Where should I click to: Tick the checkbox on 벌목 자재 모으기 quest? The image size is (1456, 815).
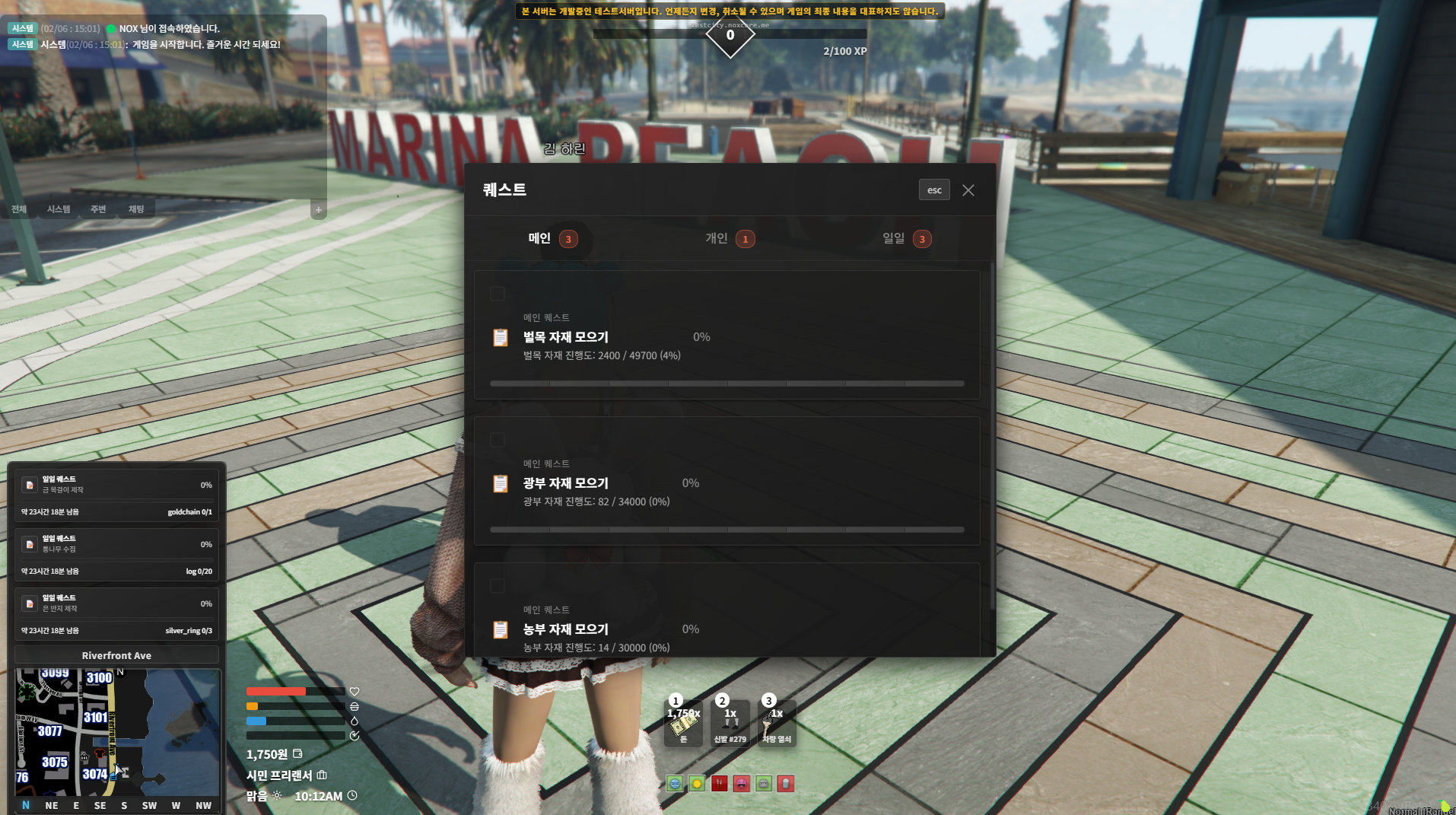(x=498, y=294)
